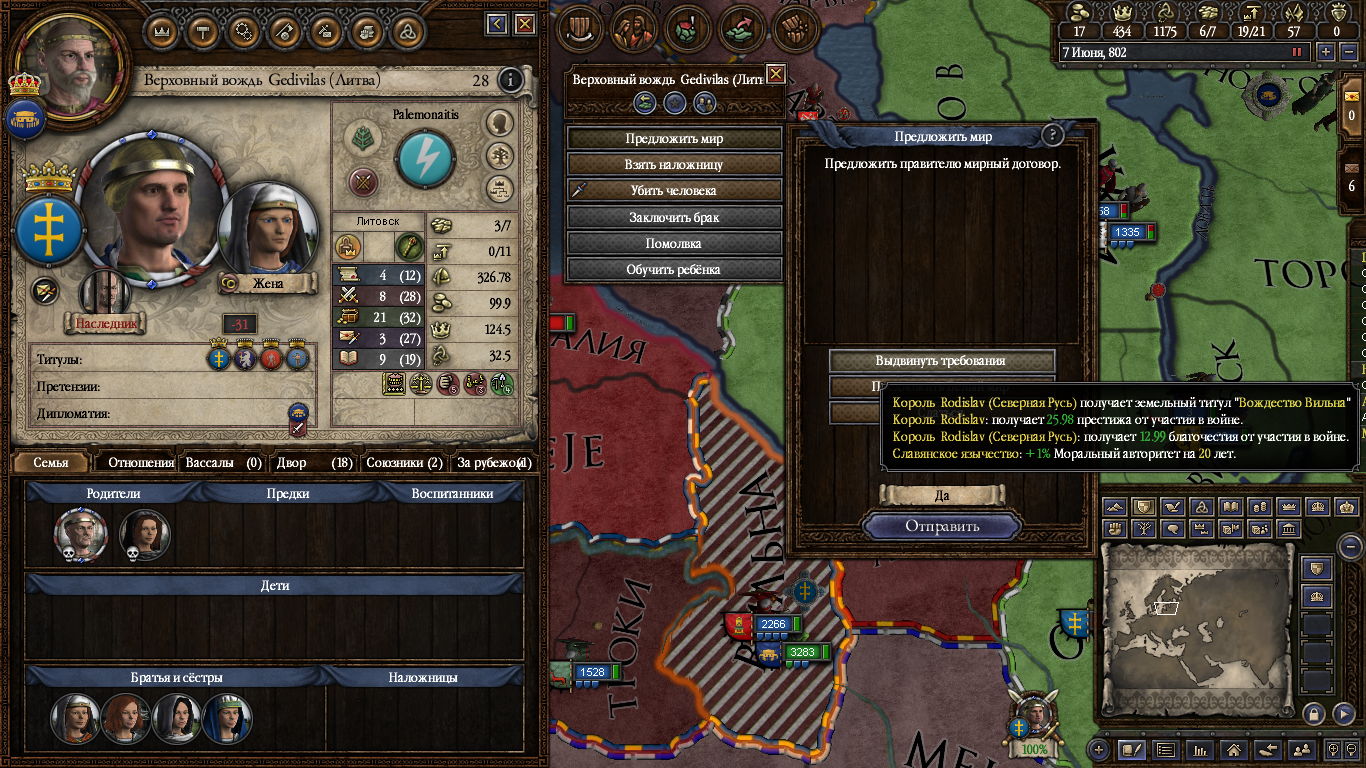Click the 'Выдвинуть требования' button
1366x768 pixels.
[x=941, y=361]
